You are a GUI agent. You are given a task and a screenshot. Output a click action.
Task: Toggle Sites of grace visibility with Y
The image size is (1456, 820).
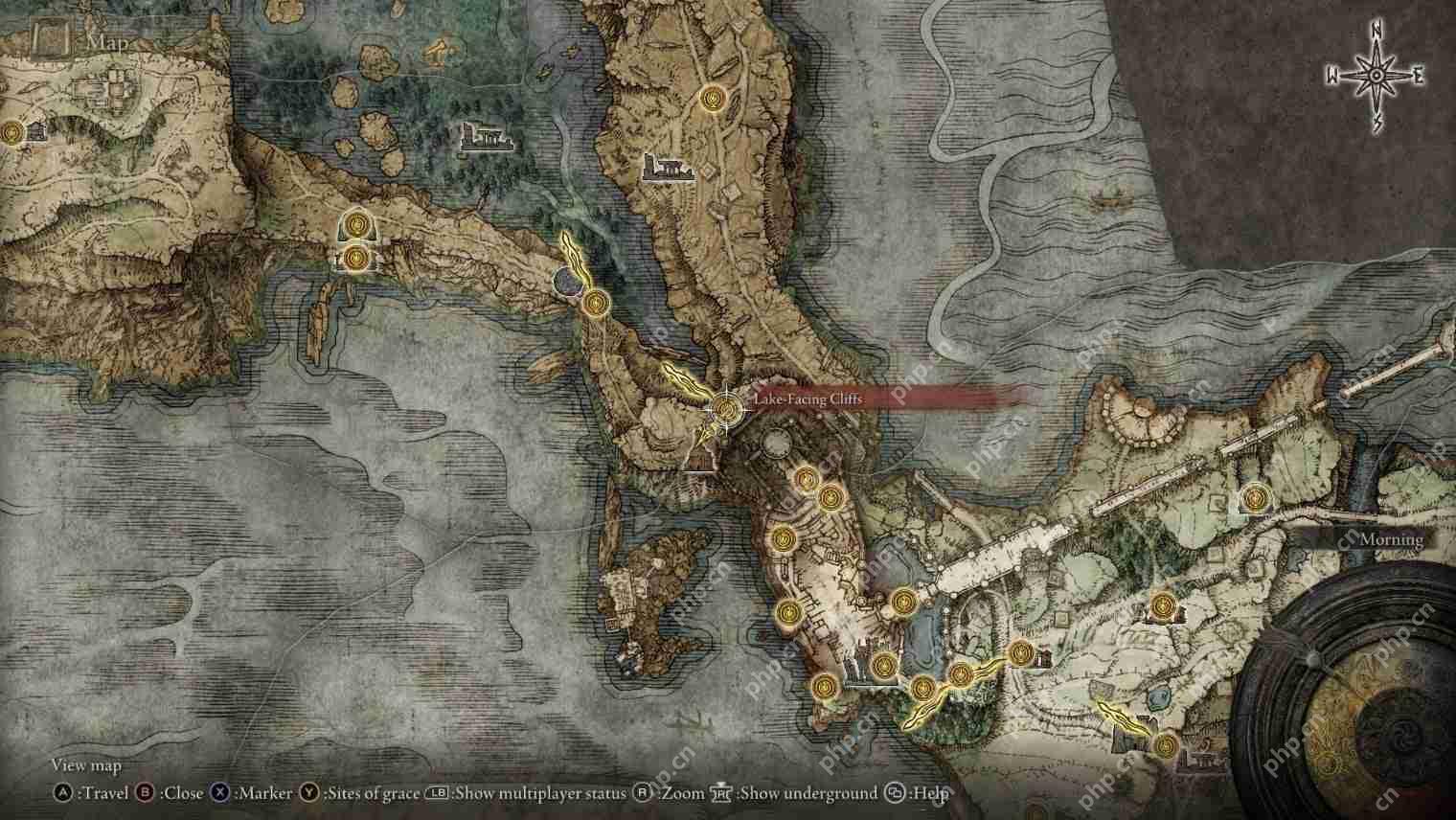point(308,793)
